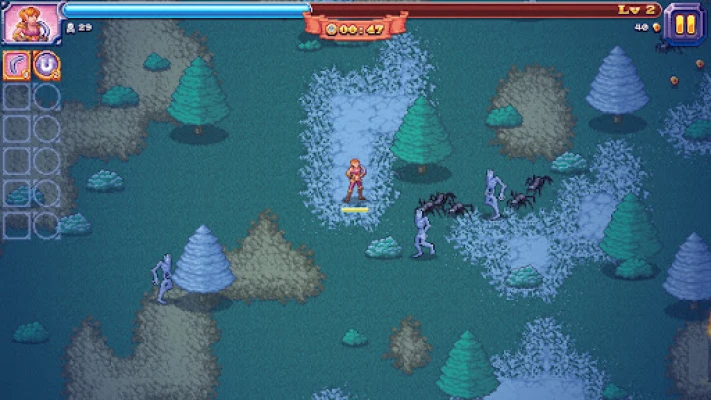The height and width of the screenshot is (400, 711).
Task: Click the purple magnet passive icon
Action: tap(47, 66)
